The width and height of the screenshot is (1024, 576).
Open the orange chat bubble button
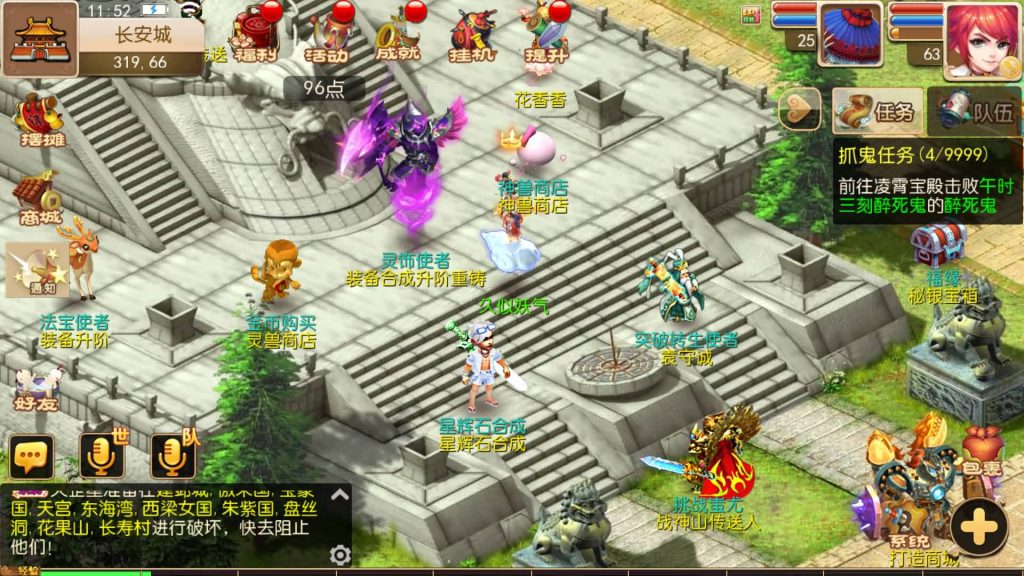(x=31, y=458)
